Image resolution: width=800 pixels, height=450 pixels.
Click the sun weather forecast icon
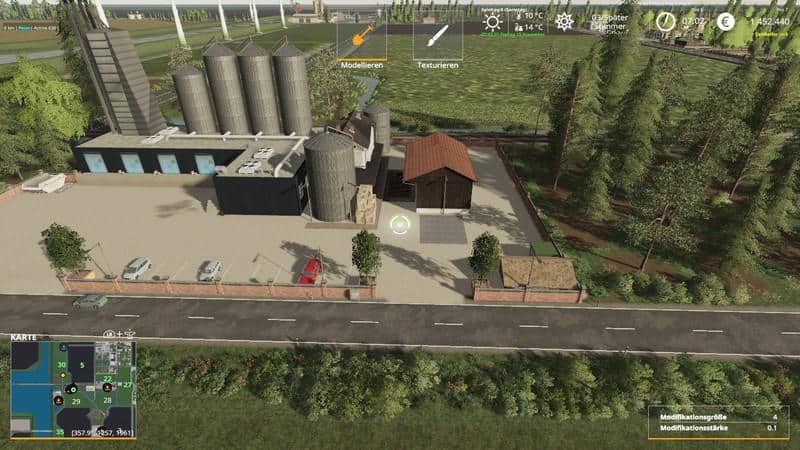pyautogui.click(x=492, y=22)
